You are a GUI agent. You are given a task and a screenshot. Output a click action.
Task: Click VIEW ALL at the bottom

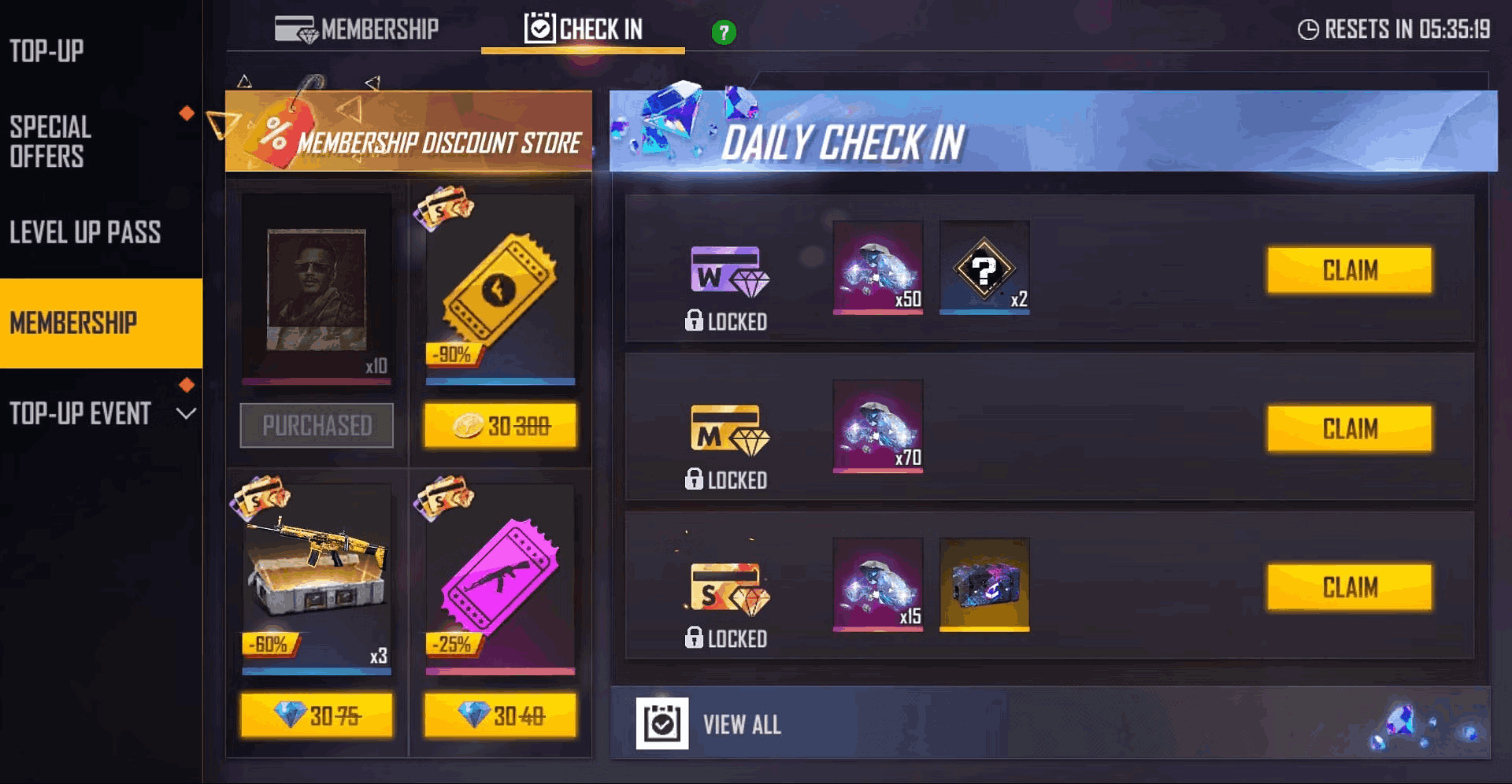[742, 723]
